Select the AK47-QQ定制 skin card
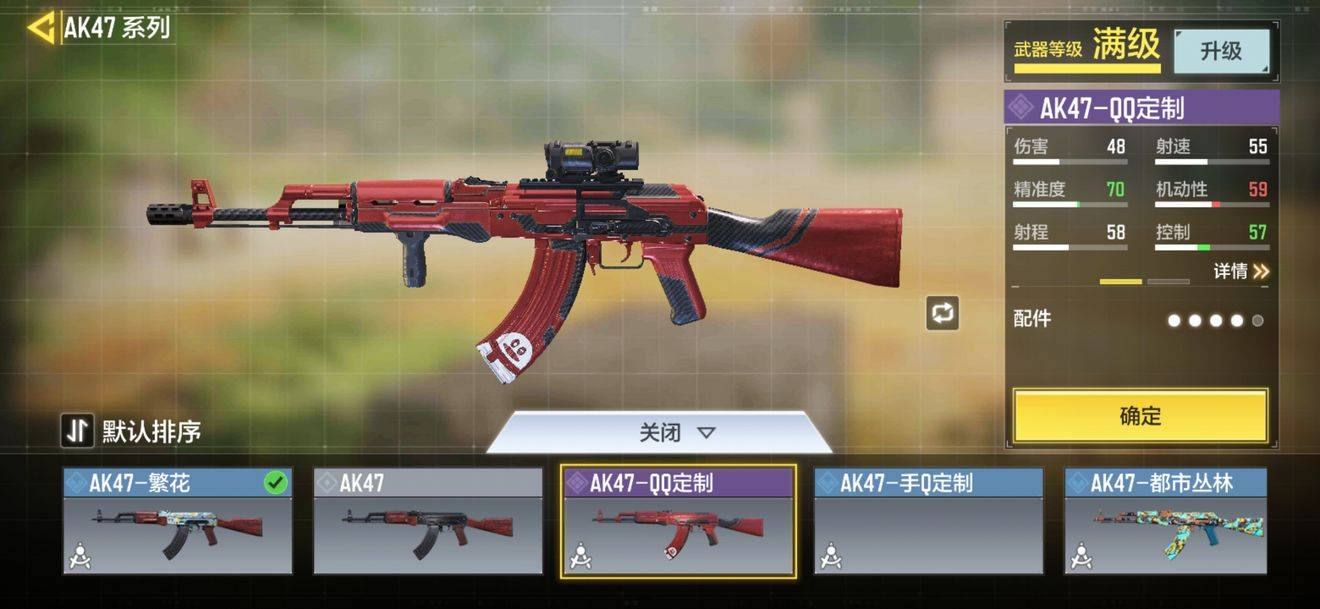The height and width of the screenshot is (609, 1320). [678, 521]
